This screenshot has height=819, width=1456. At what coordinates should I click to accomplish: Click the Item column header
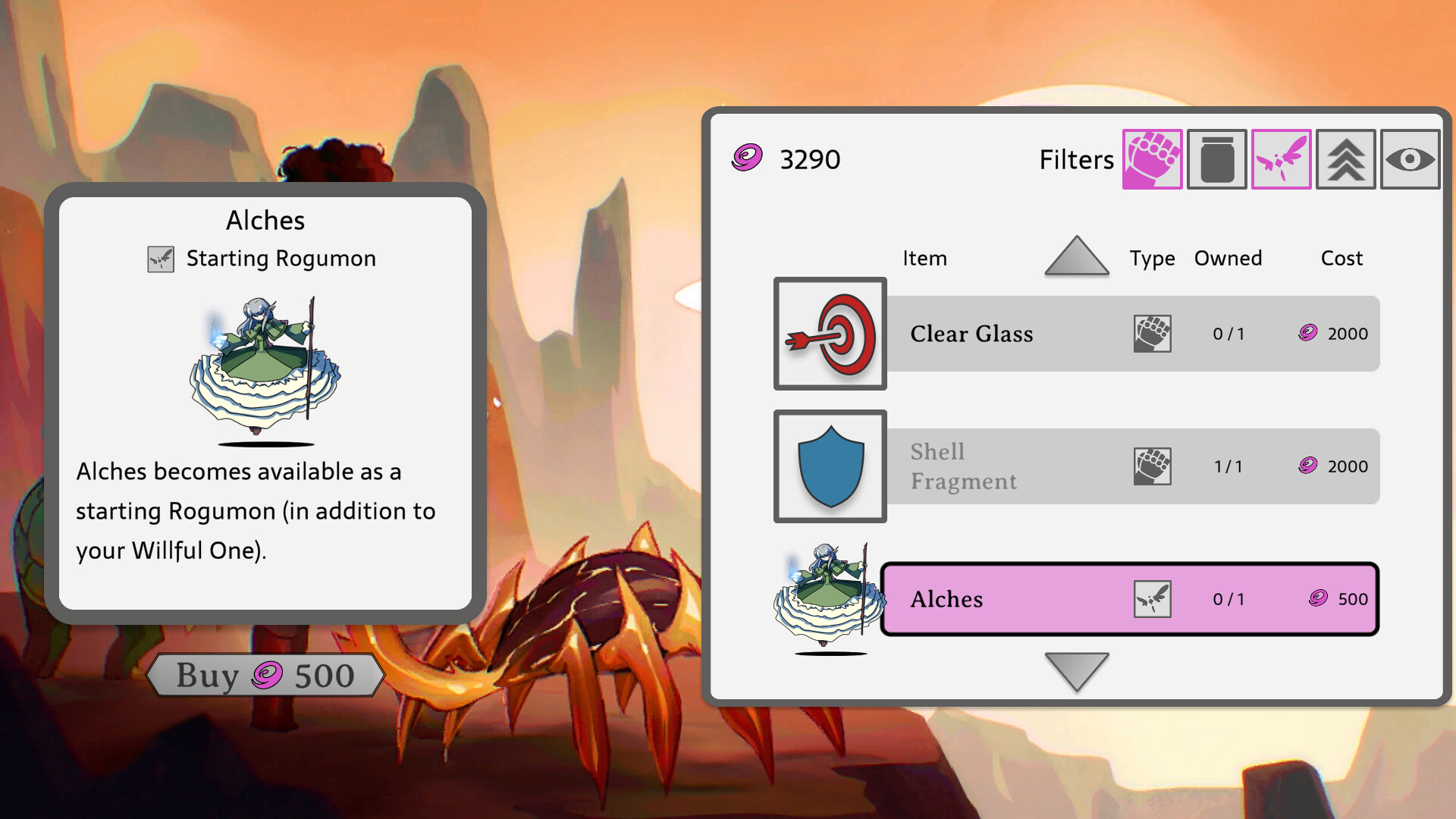[x=925, y=259]
